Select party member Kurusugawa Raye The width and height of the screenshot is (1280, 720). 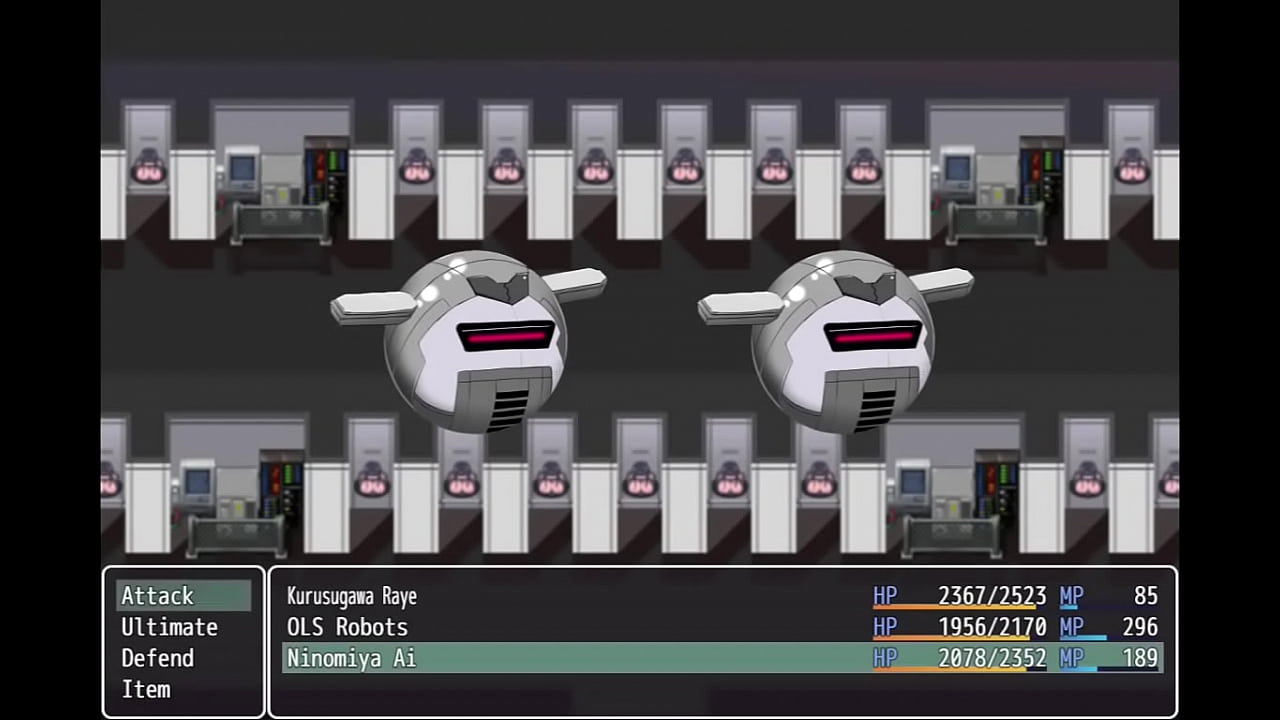point(350,596)
